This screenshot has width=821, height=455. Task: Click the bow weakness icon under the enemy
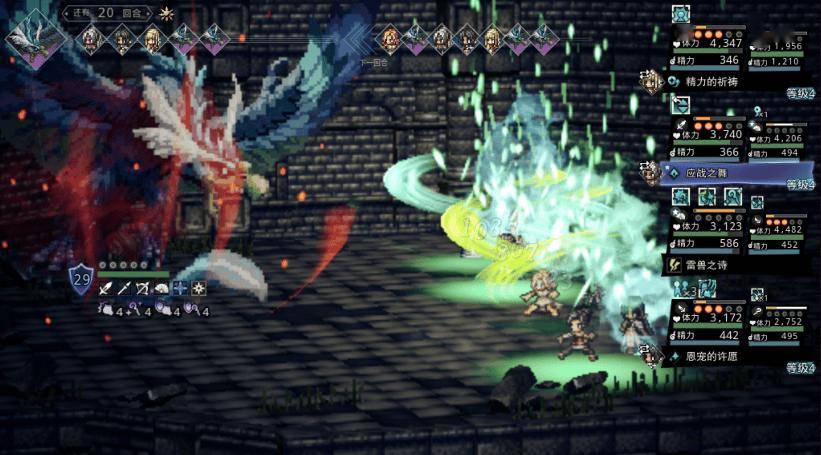point(143,289)
